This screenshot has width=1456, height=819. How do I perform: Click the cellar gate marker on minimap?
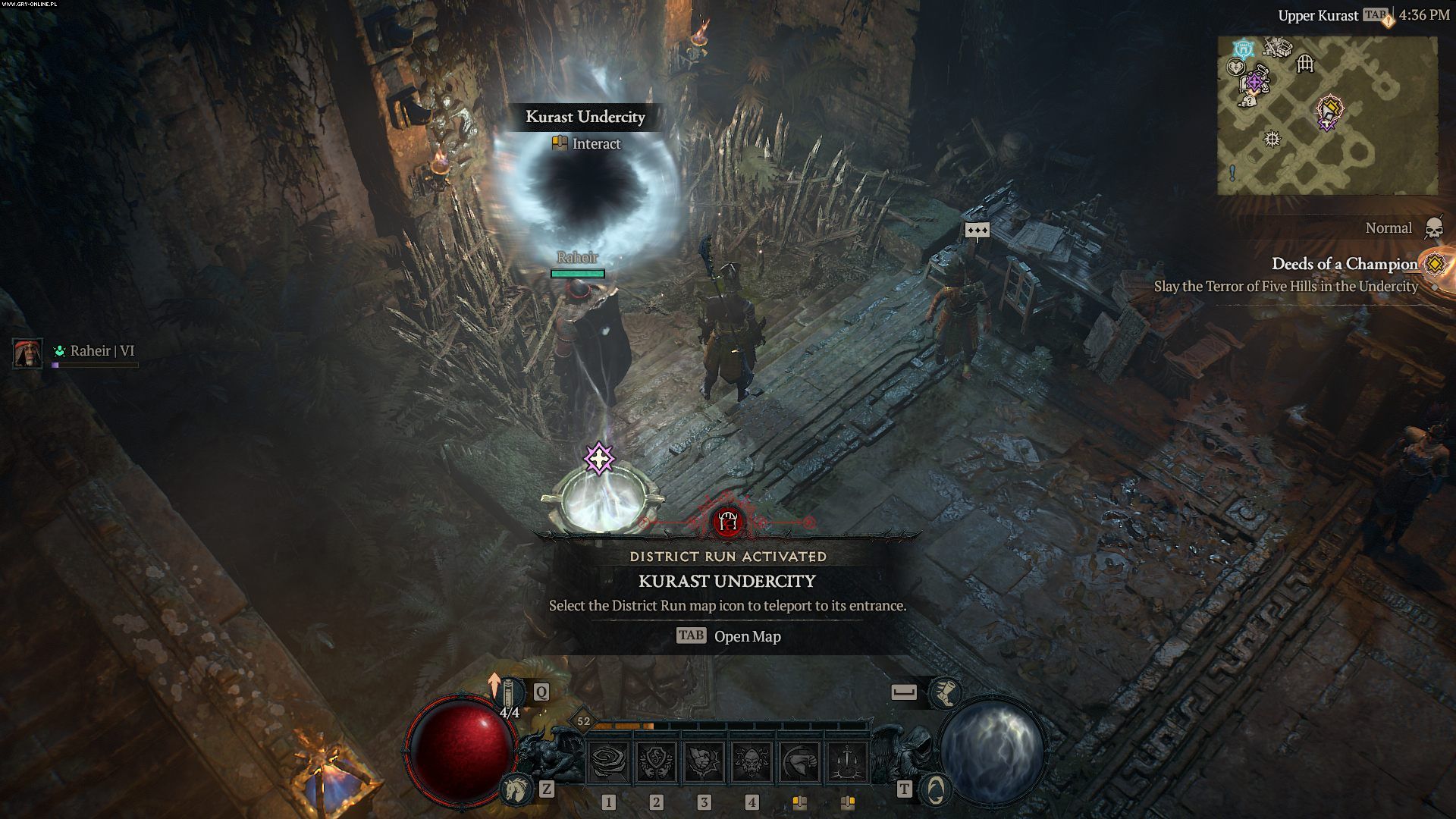[1304, 64]
